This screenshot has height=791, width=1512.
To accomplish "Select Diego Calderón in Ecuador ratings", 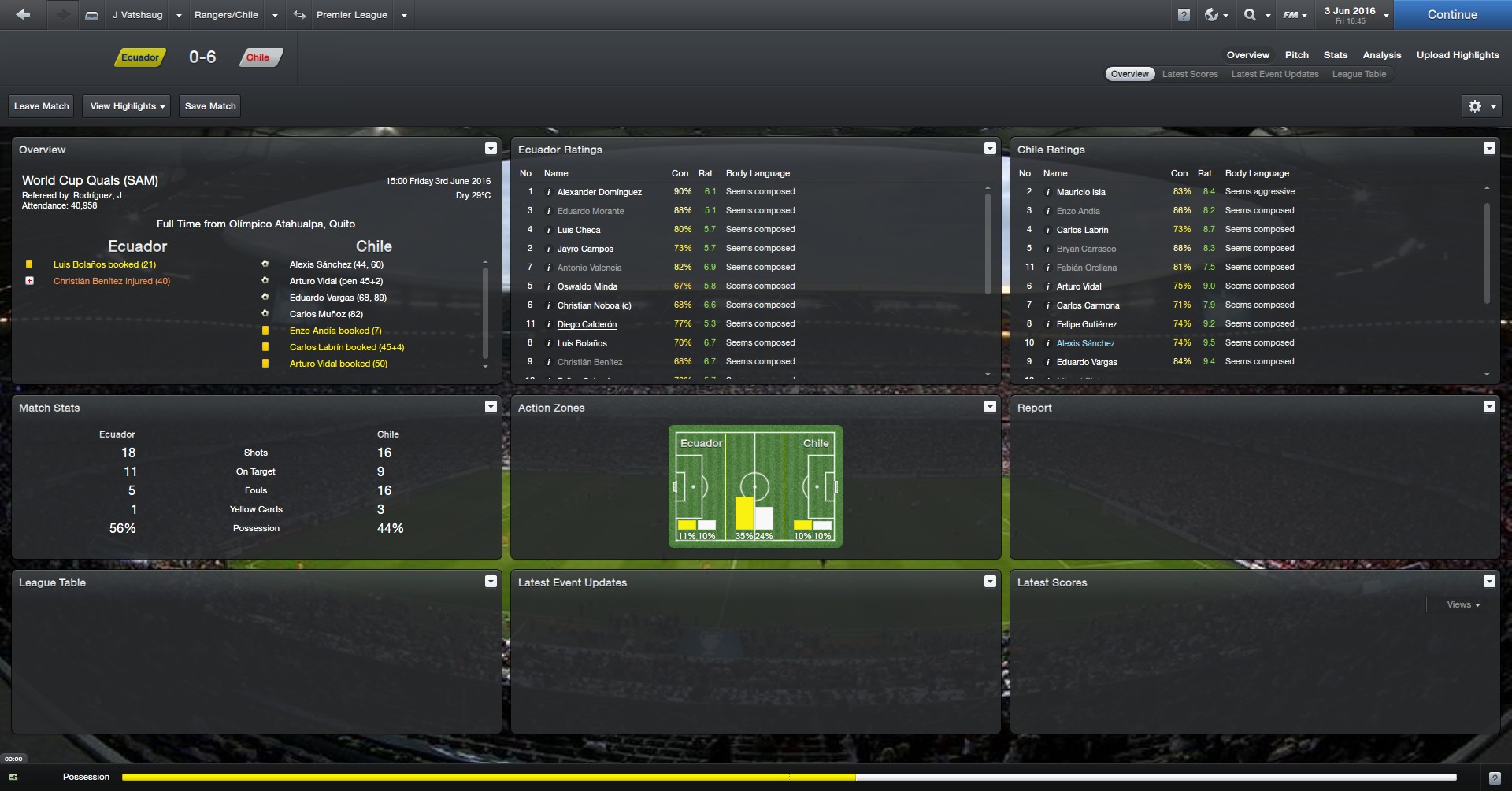I will pos(587,324).
